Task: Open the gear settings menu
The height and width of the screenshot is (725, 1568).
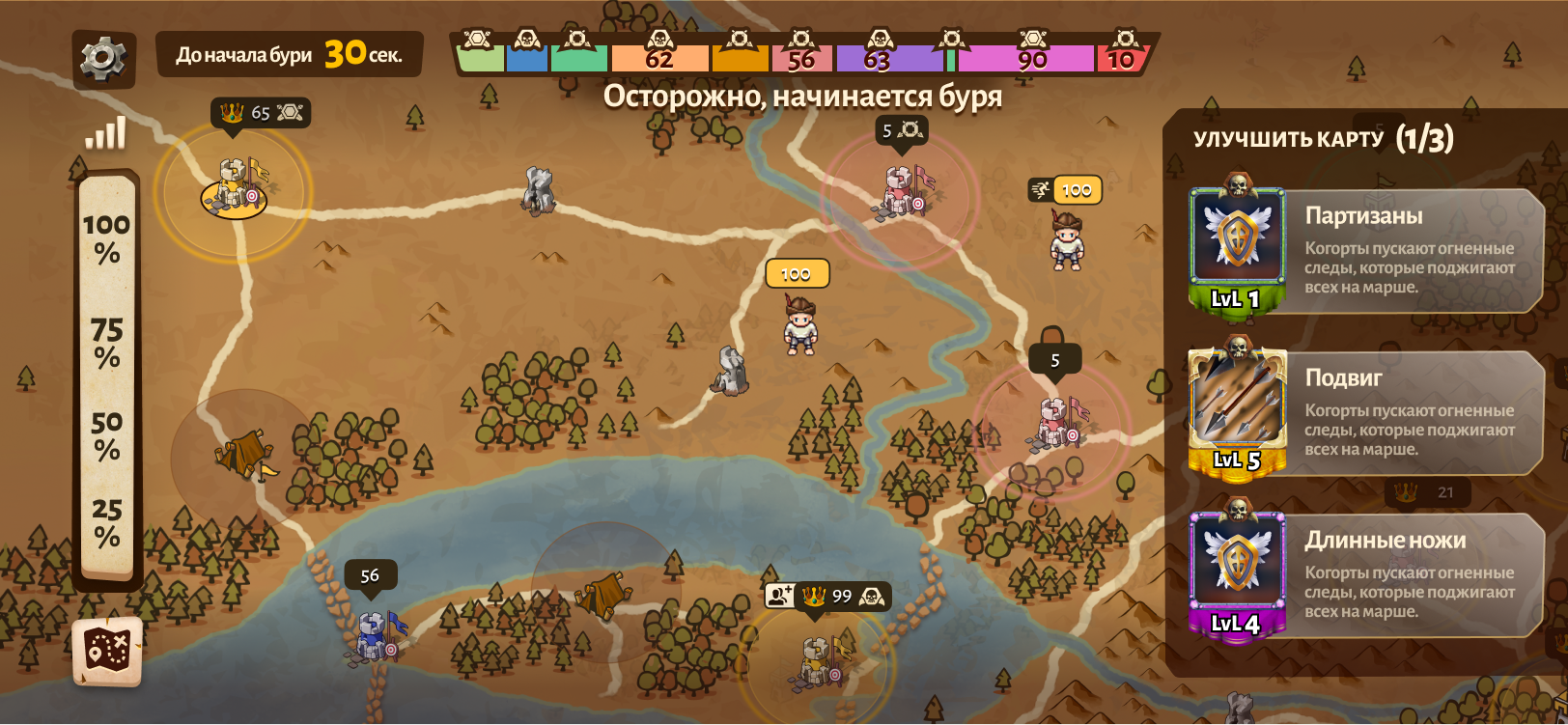Action: coord(103,59)
